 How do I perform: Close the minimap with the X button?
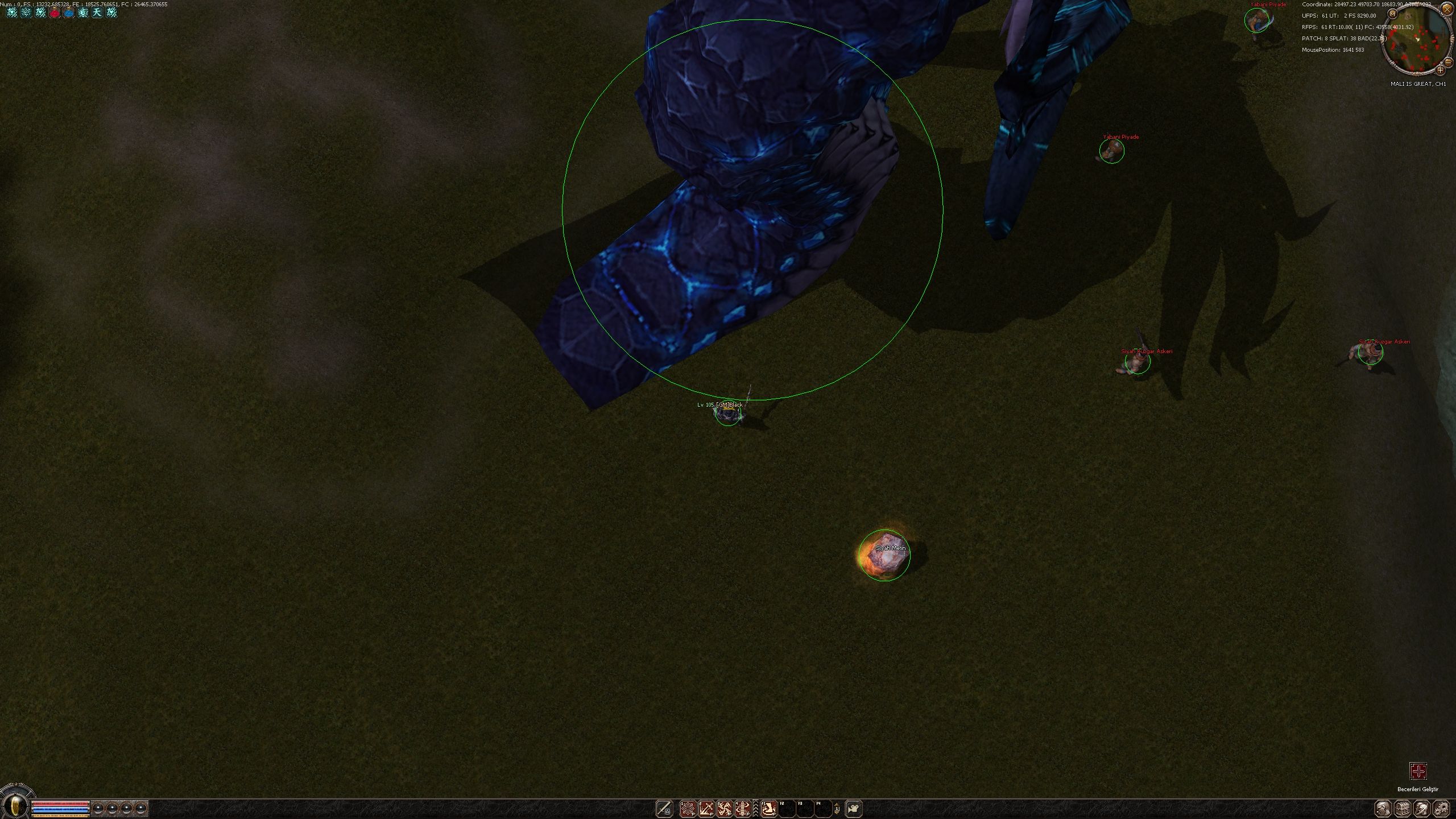1447,9
